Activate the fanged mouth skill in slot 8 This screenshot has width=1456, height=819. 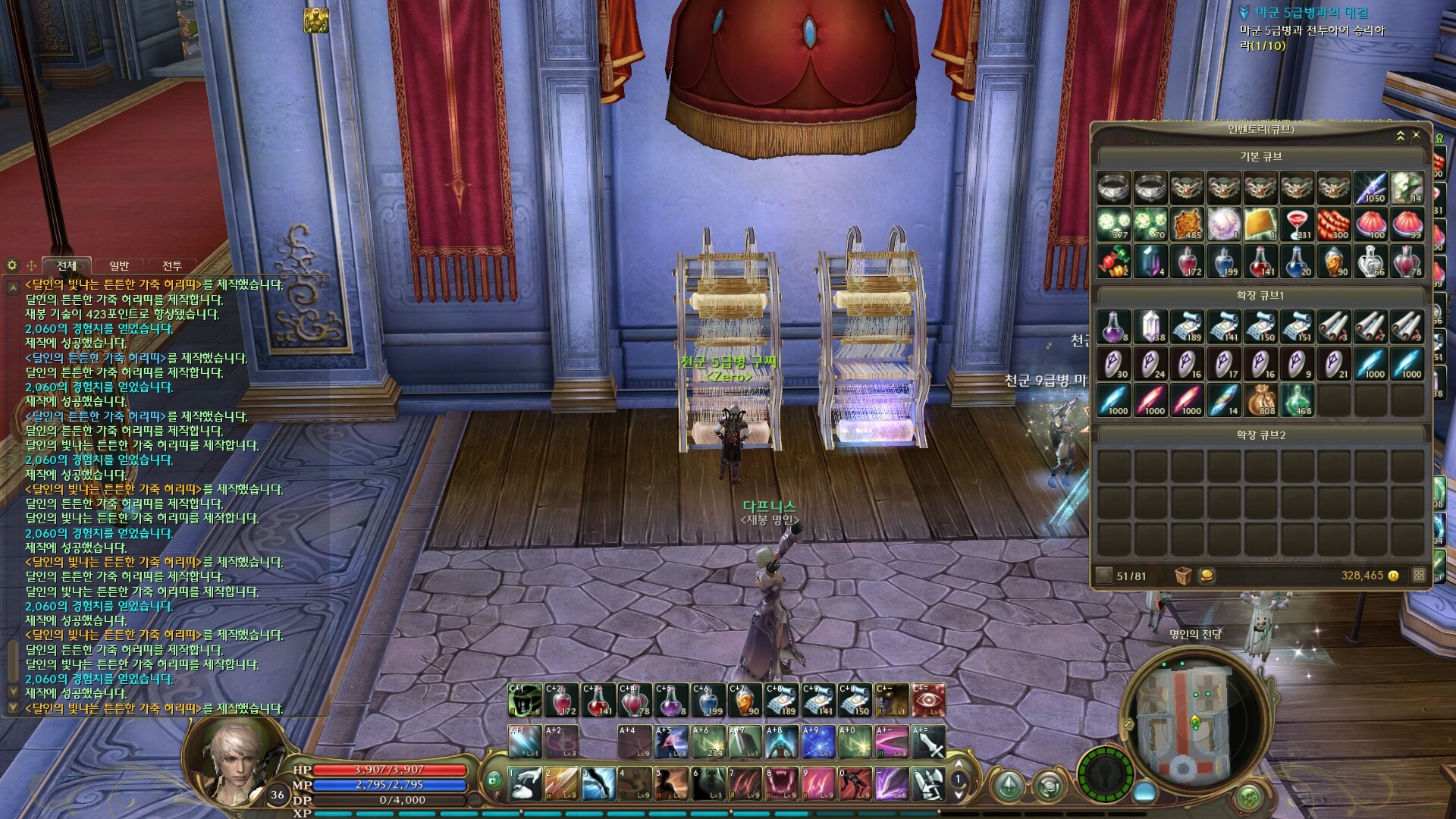(781, 783)
